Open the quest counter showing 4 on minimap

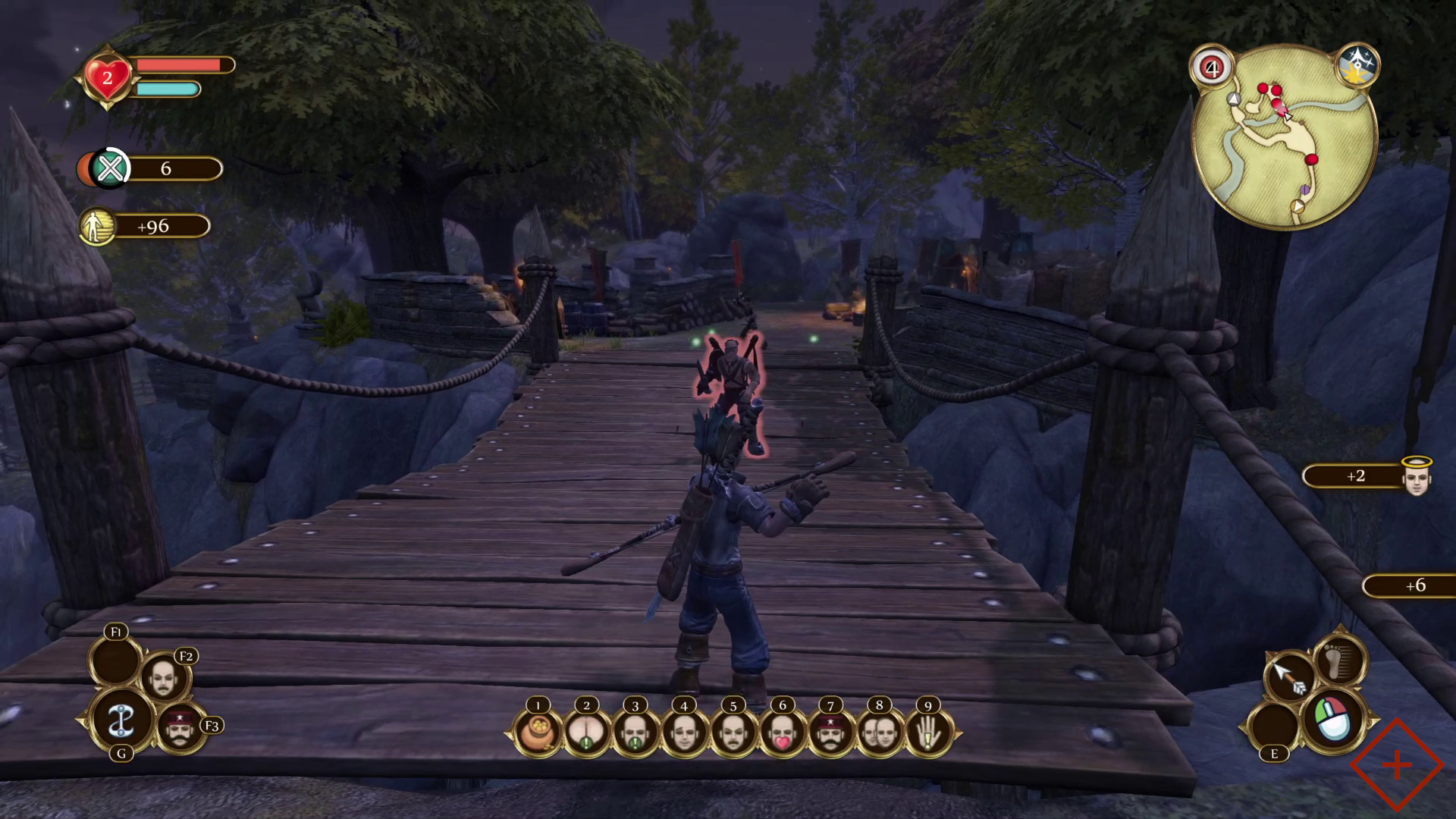pos(1211,68)
